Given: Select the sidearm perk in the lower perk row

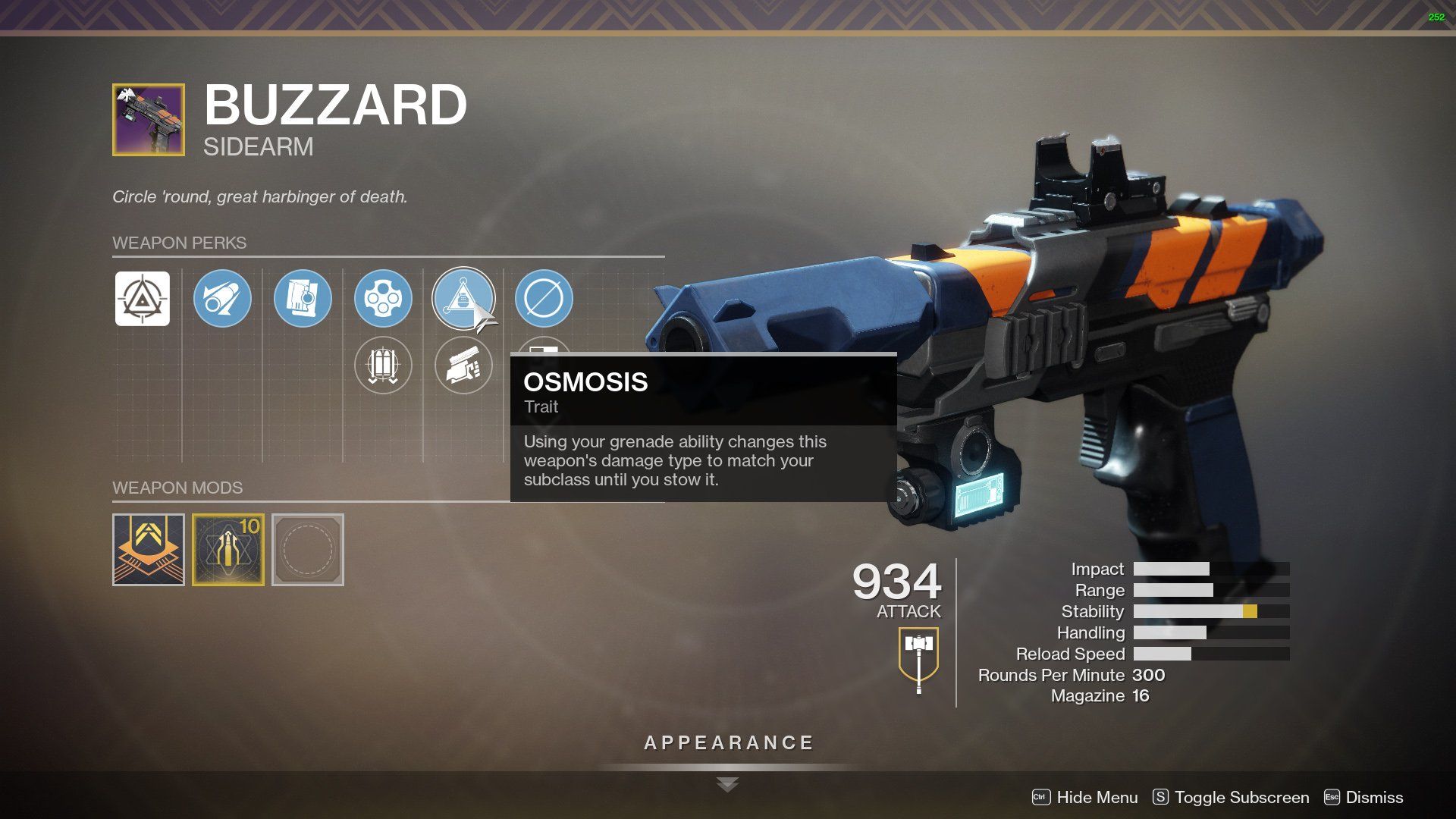Looking at the screenshot, I should (463, 366).
